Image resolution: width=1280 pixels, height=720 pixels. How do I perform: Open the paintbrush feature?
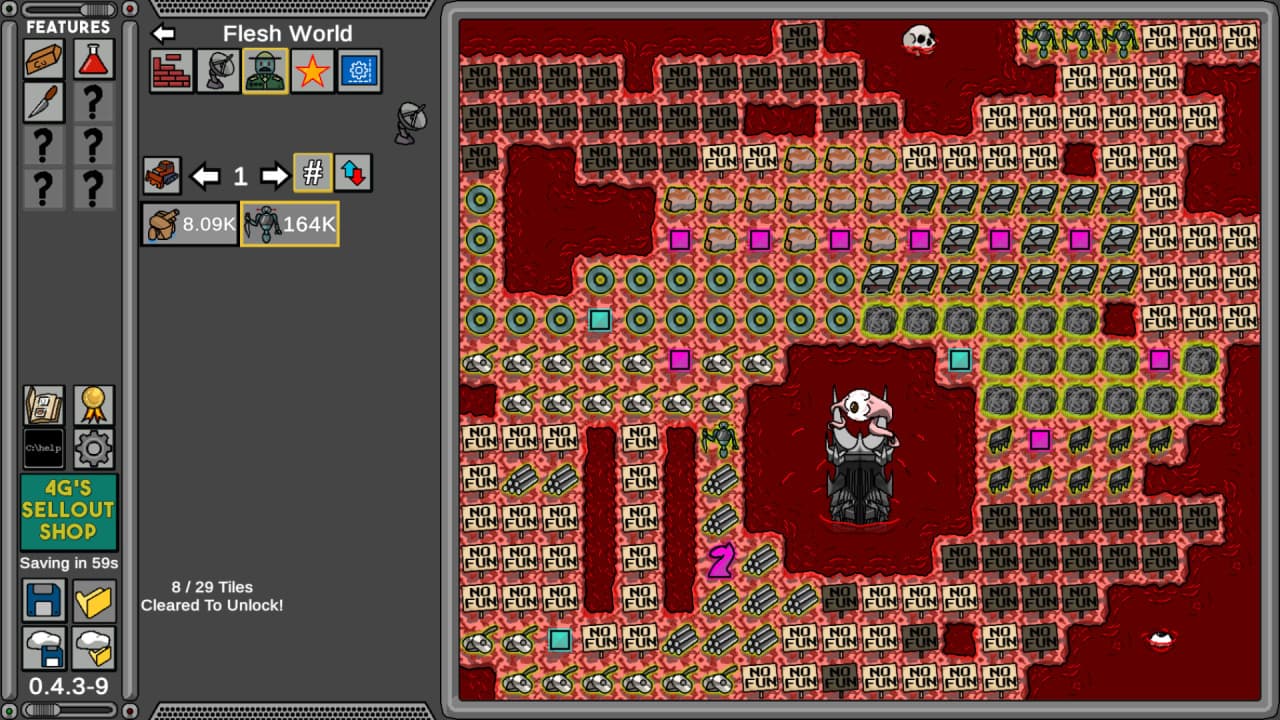[x=45, y=102]
